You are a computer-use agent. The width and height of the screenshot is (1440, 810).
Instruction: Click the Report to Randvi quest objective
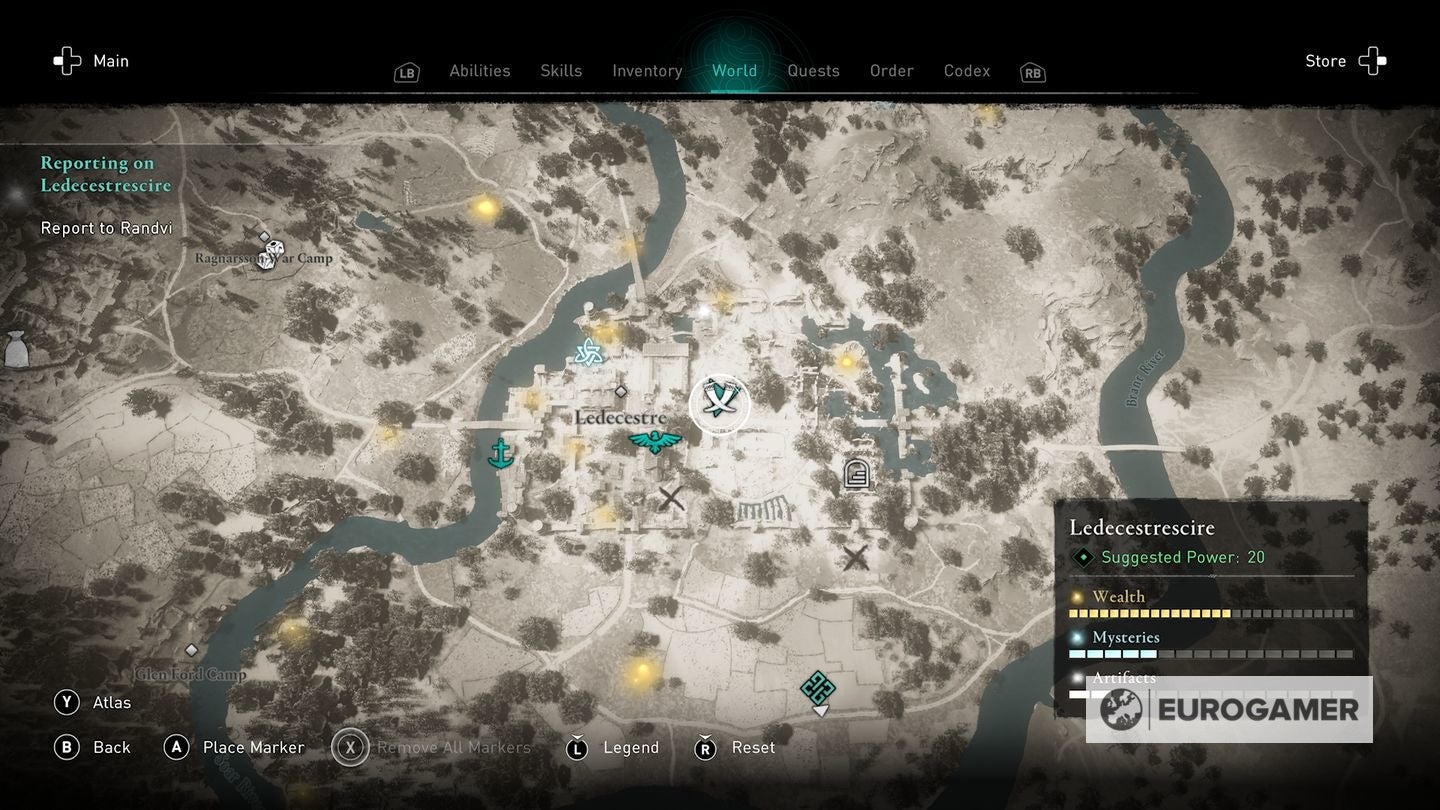coord(106,228)
